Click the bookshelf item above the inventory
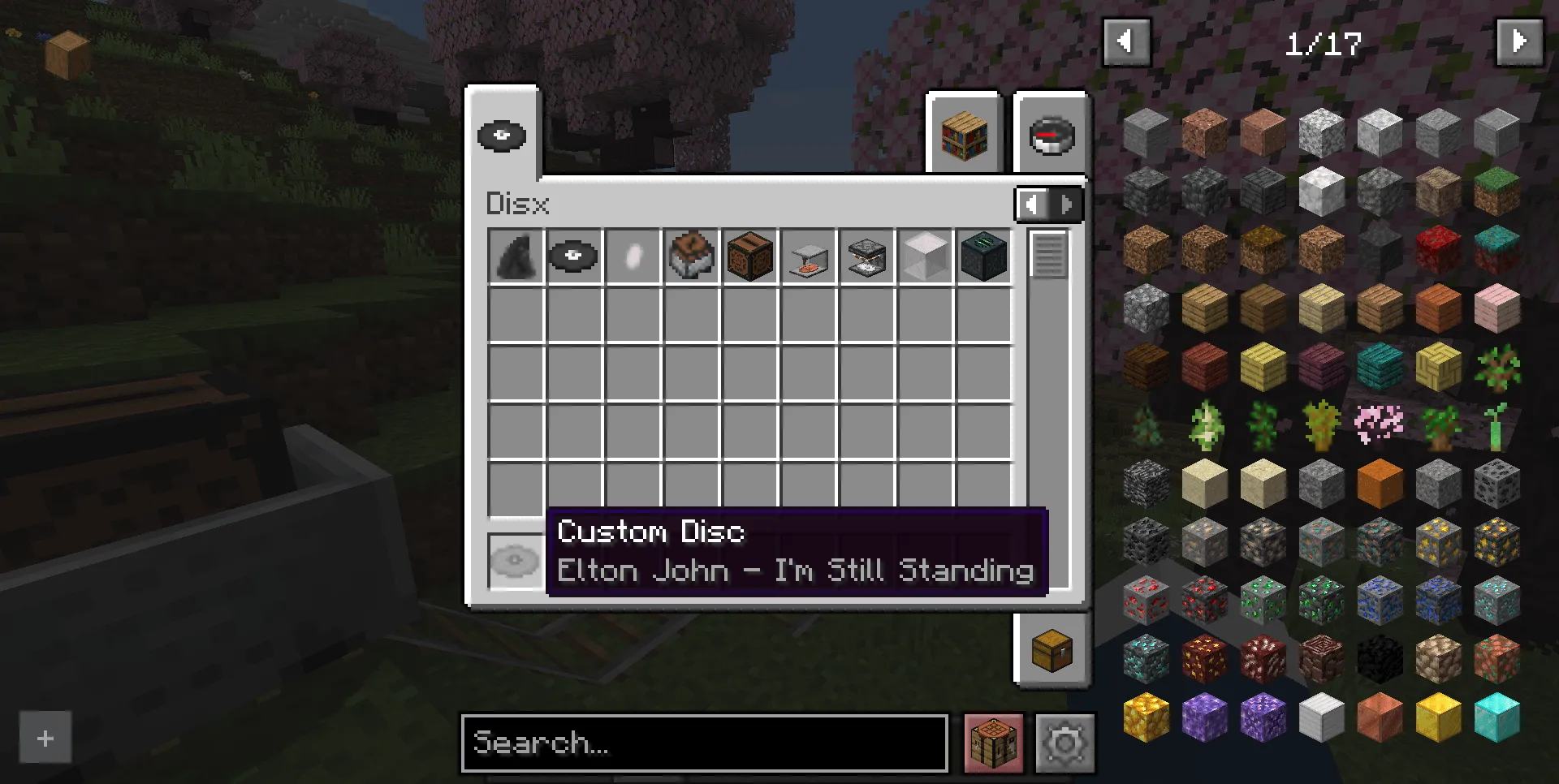Image resolution: width=1559 pixels, height=784 pixels. 963,136
